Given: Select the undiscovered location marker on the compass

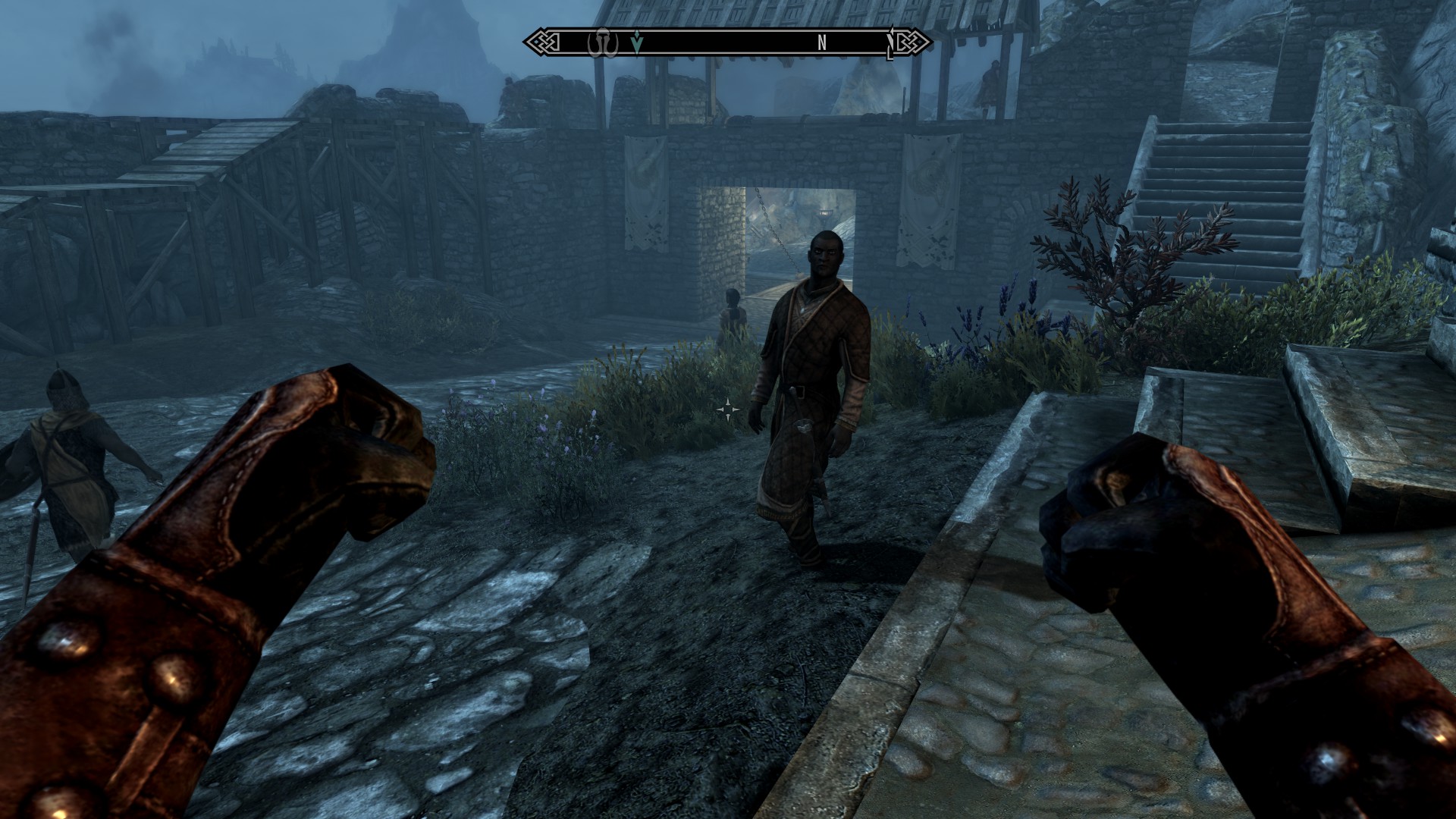Looking at the screenshot, I should pos(599,43).
